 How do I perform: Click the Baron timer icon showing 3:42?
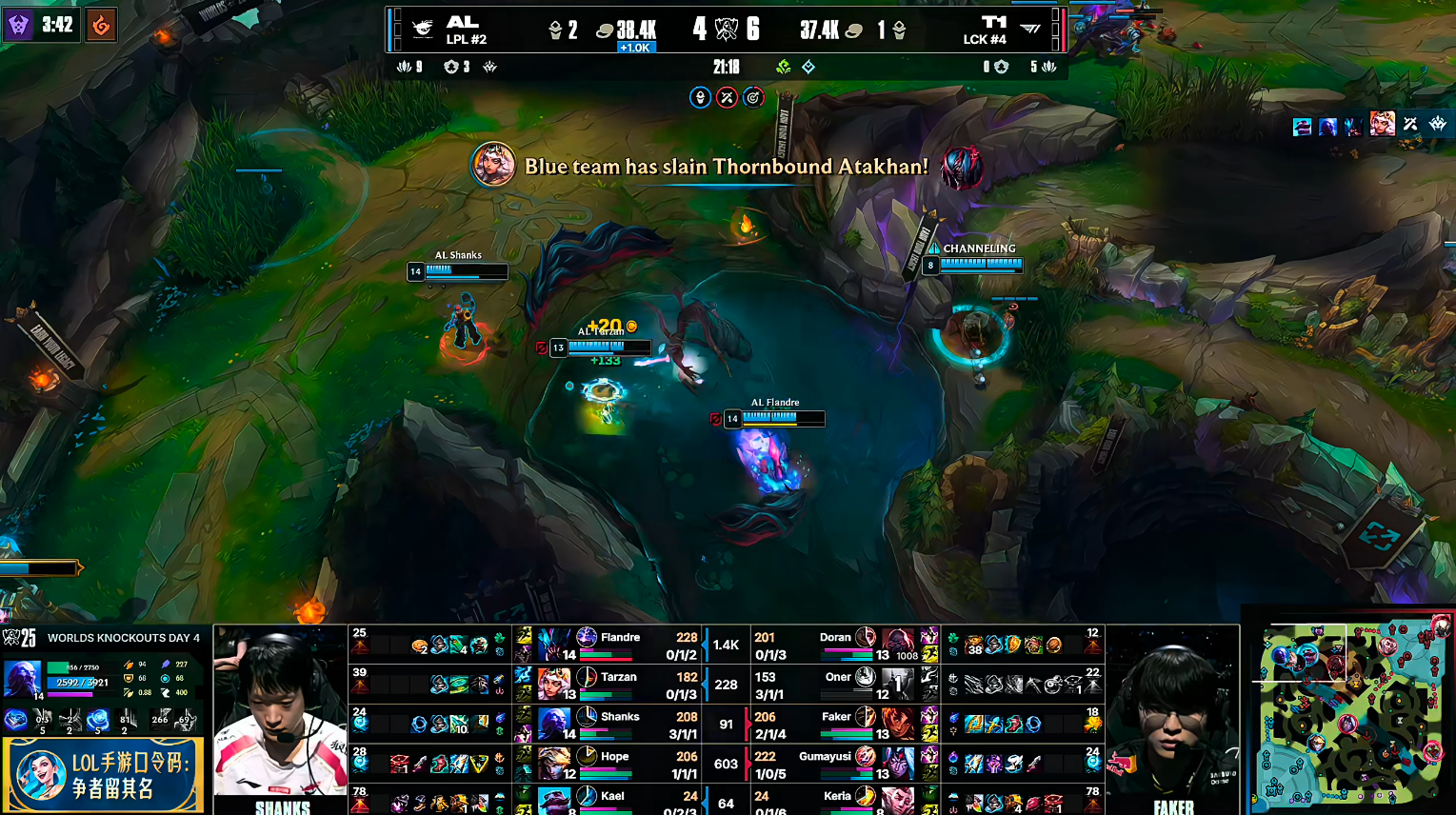tap(18, 25)
